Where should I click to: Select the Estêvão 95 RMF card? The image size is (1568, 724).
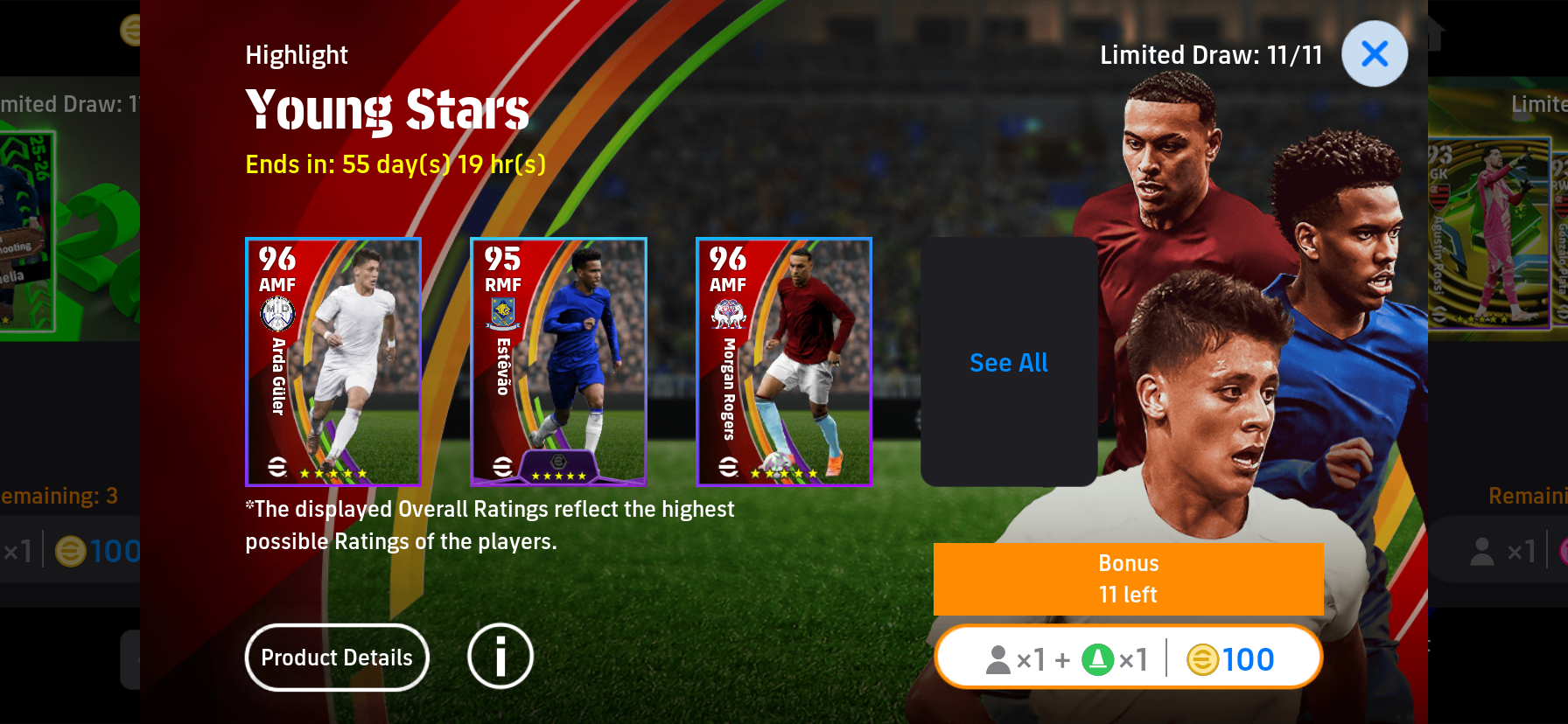558,362
